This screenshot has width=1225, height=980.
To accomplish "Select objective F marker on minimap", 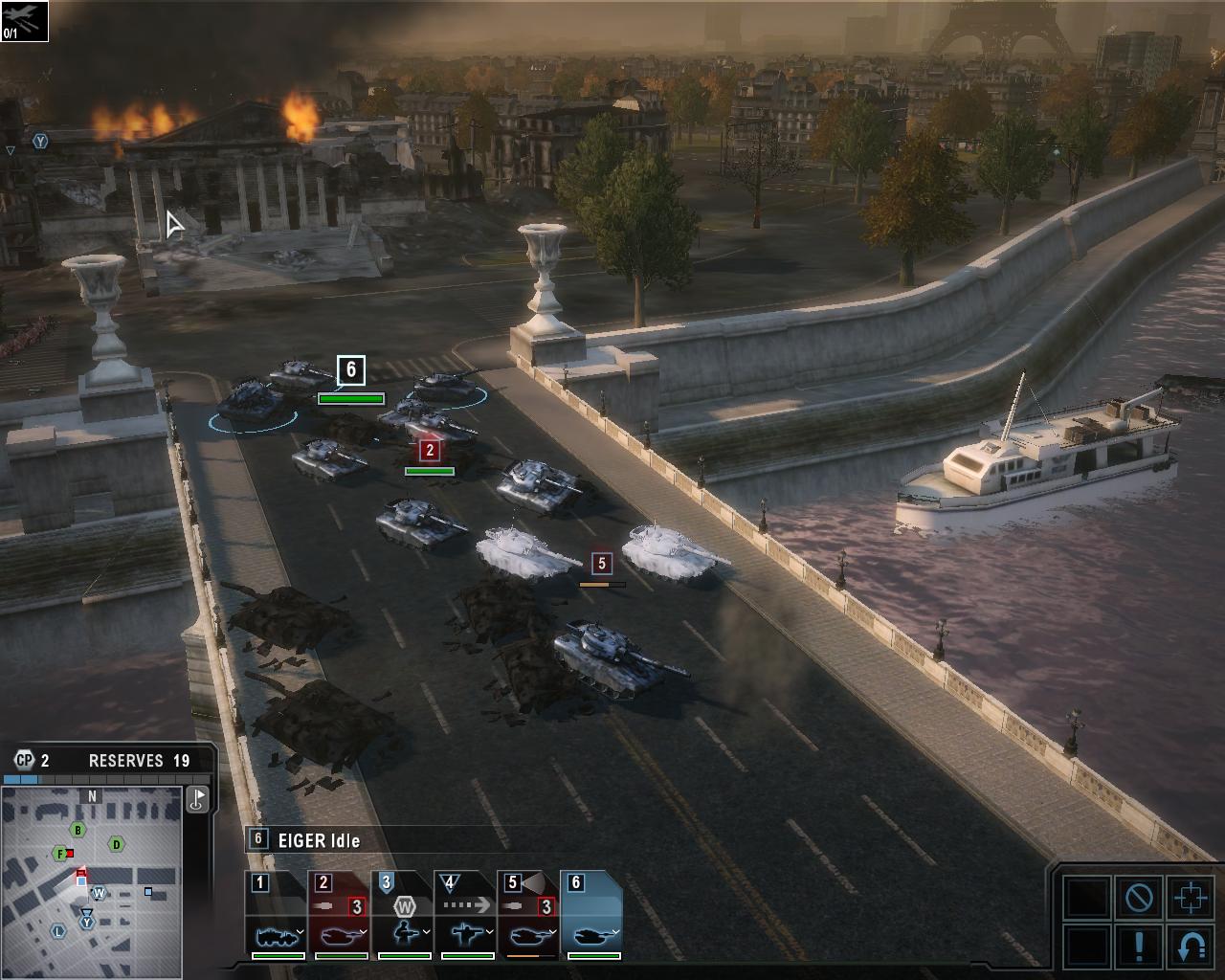I will coord(61,854).
